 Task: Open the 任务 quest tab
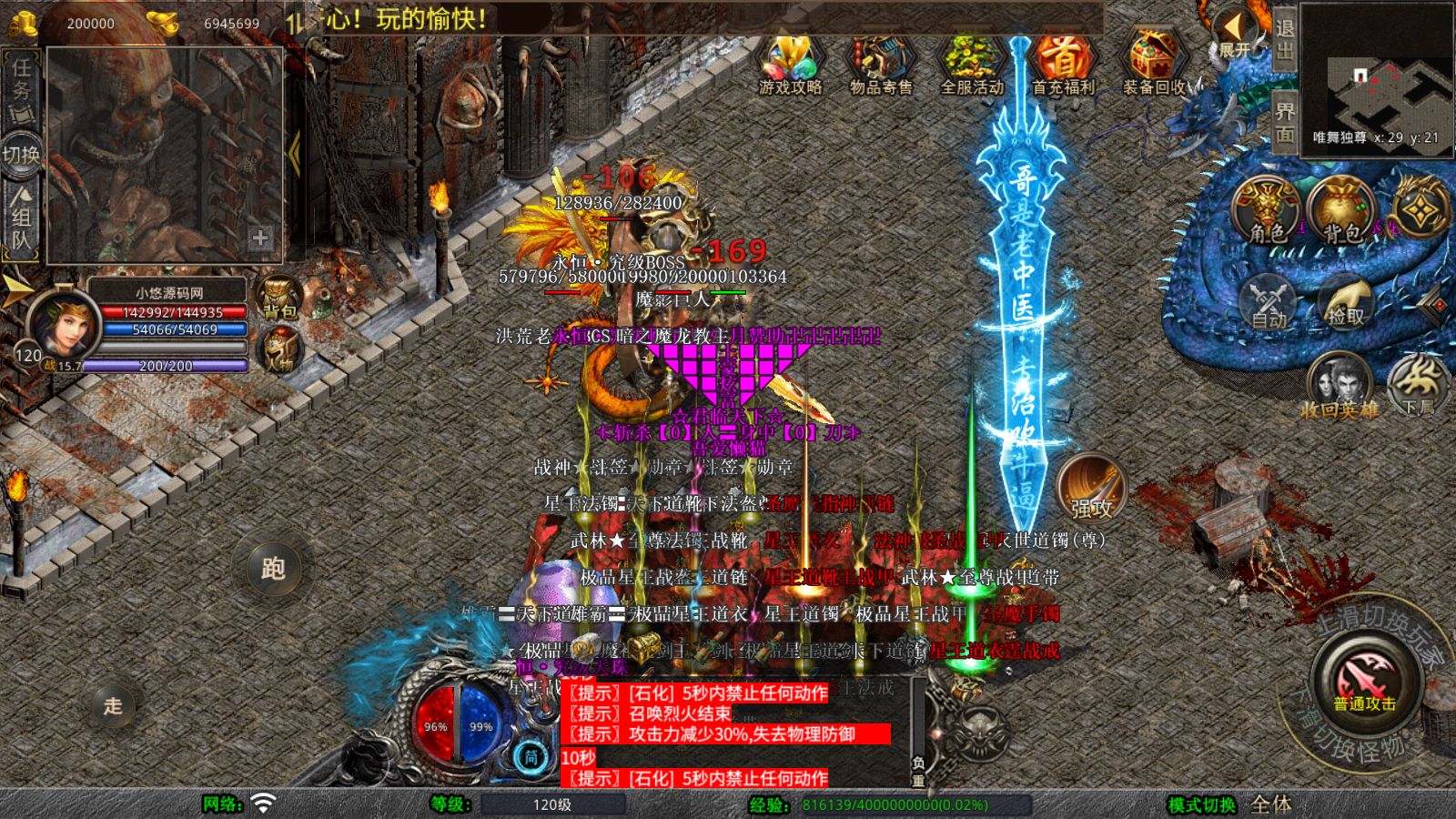(x=21, y=89)
